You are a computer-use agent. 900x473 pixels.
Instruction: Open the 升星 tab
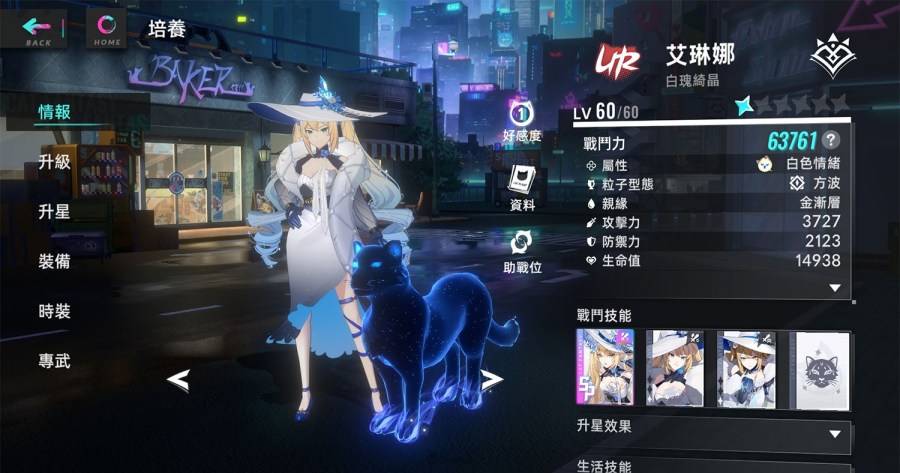point(54,211)
